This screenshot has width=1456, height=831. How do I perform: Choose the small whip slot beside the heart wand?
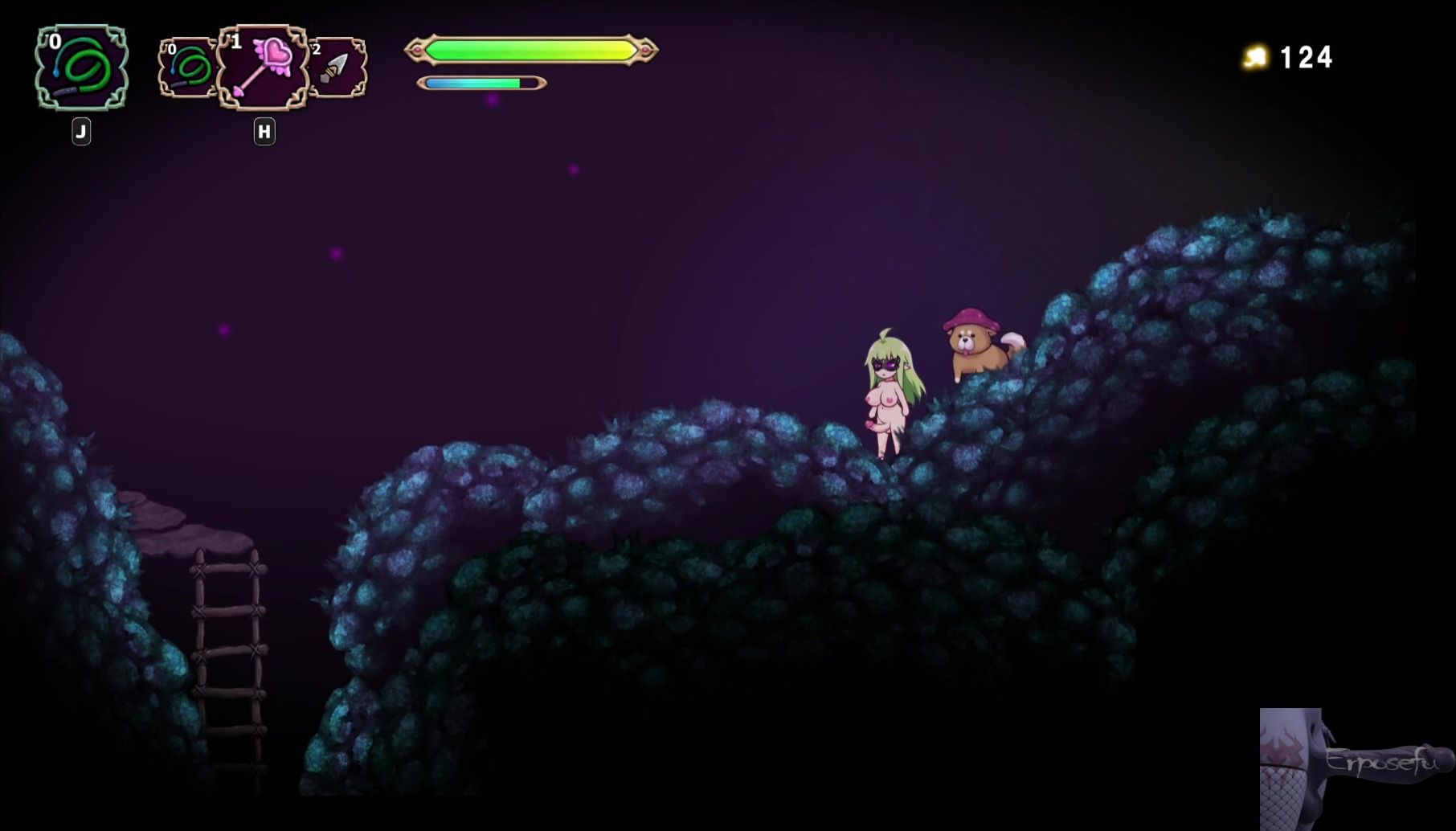tap(188, 68)
